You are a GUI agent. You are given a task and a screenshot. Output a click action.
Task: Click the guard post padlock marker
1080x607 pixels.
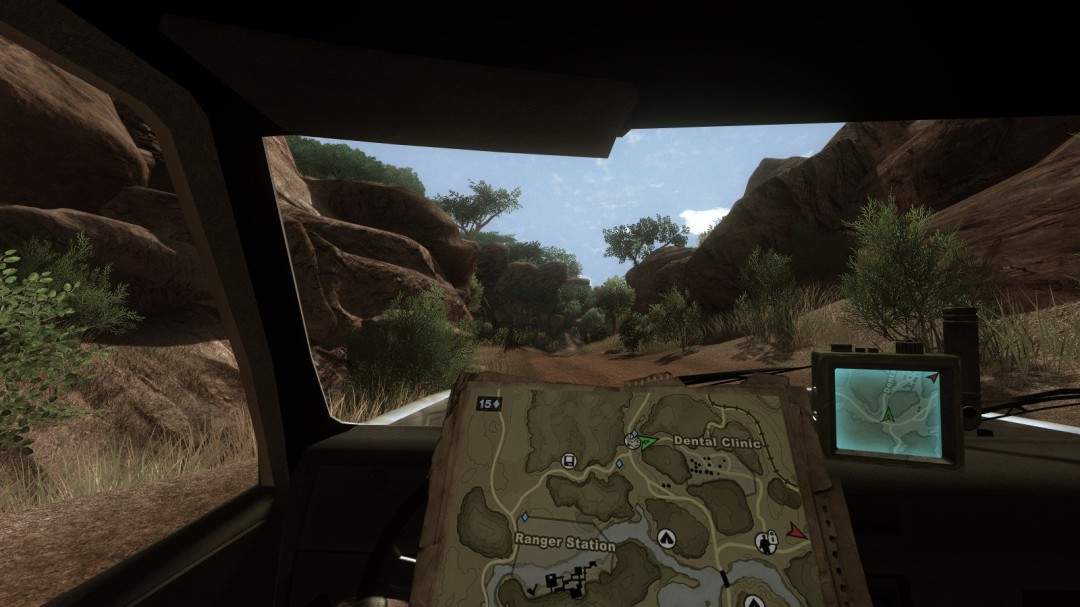pyautogui.click(x=769, y=542)
